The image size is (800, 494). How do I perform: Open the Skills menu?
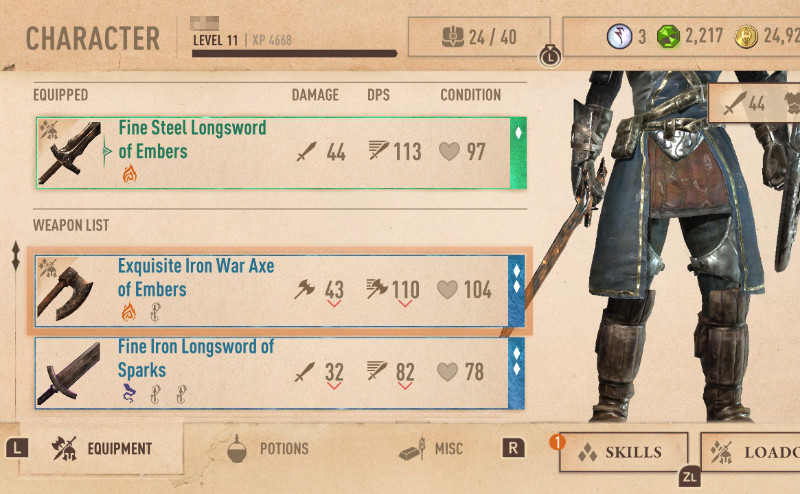(622, 452)
